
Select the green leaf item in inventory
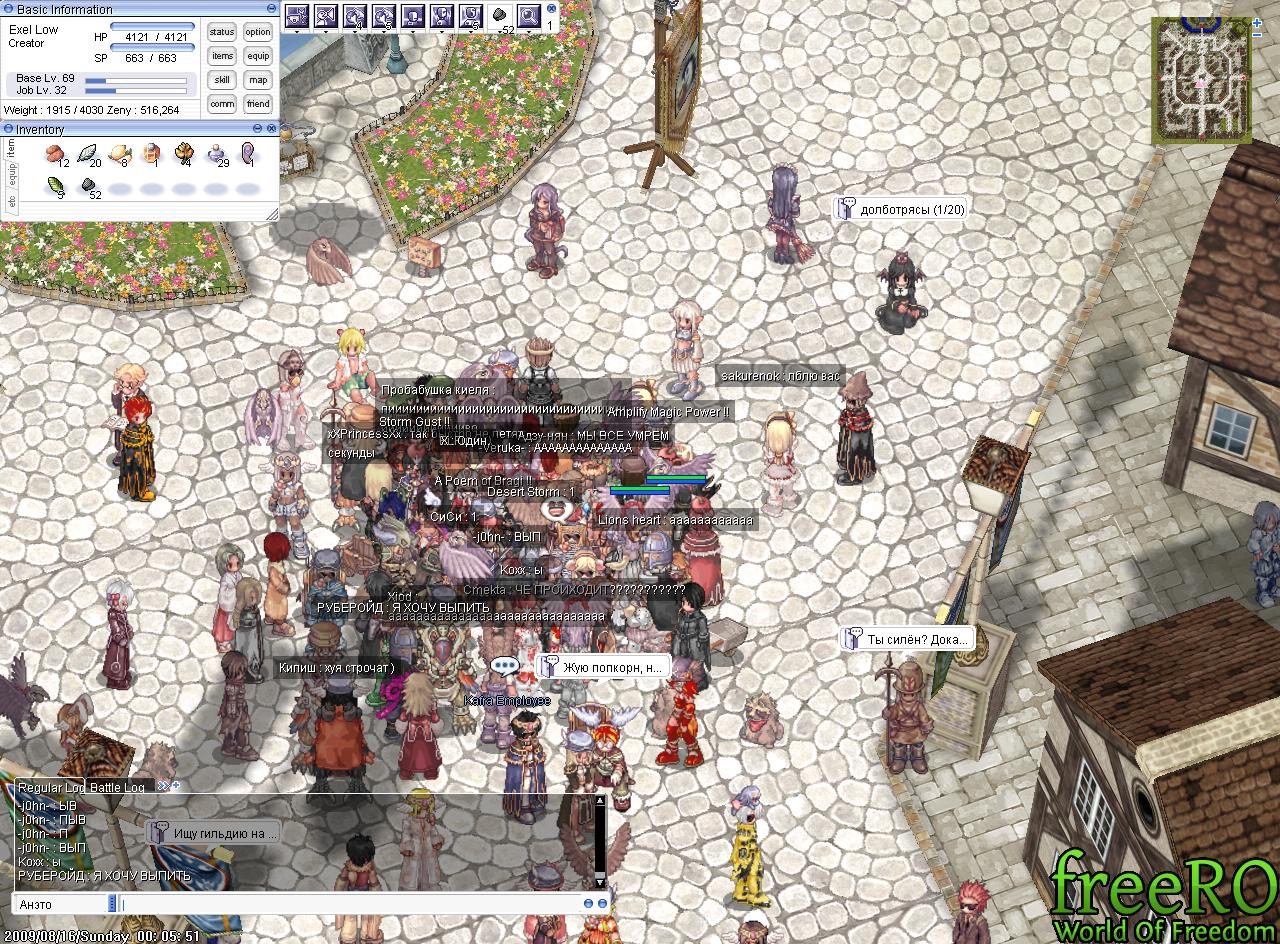56,186
